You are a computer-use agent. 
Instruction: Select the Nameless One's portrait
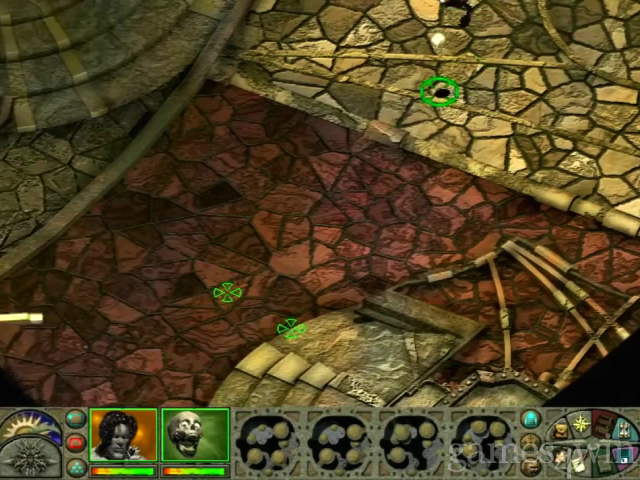point(123,436)
